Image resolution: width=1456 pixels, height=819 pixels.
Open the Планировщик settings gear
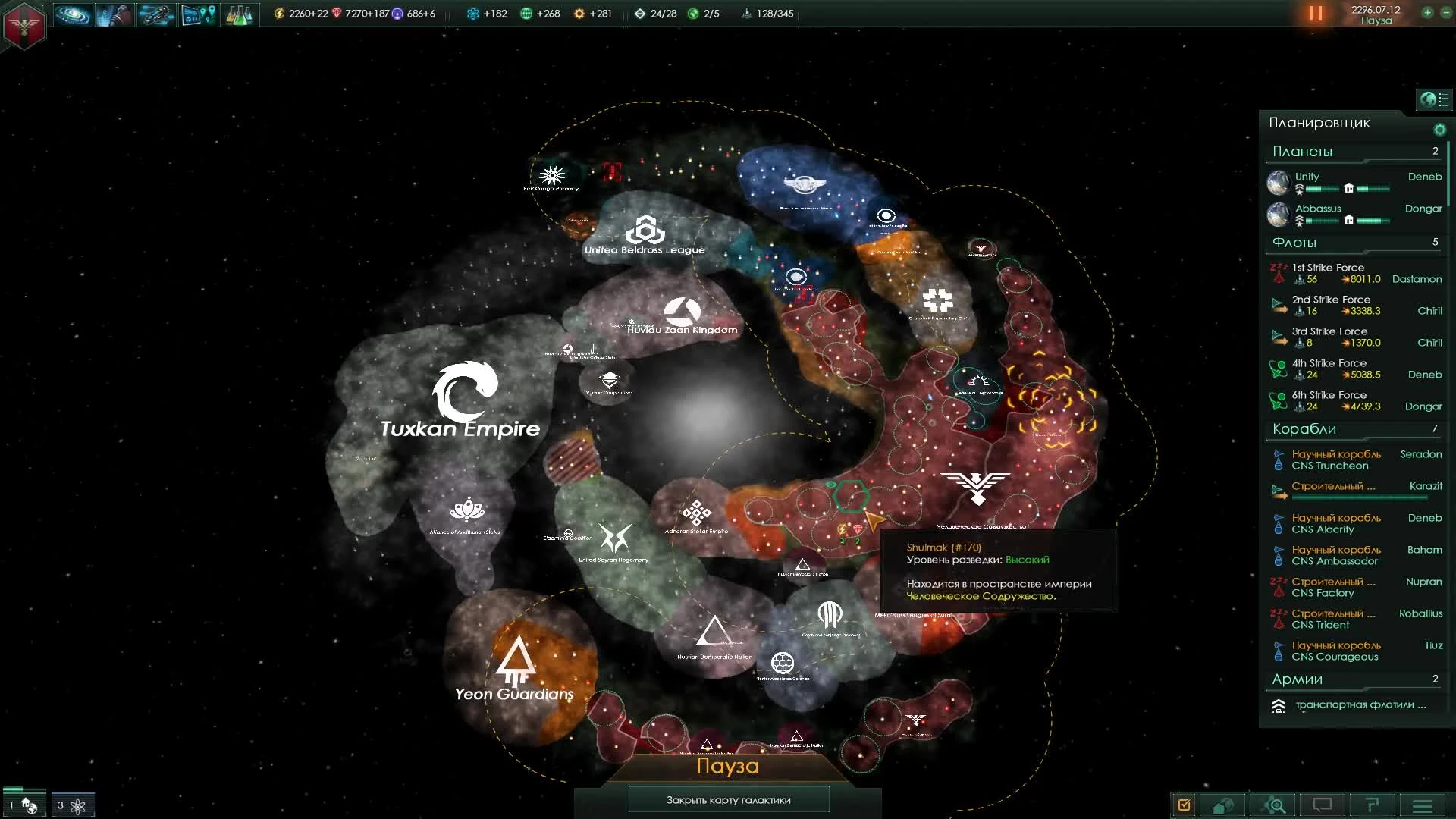click(1440, 130)
